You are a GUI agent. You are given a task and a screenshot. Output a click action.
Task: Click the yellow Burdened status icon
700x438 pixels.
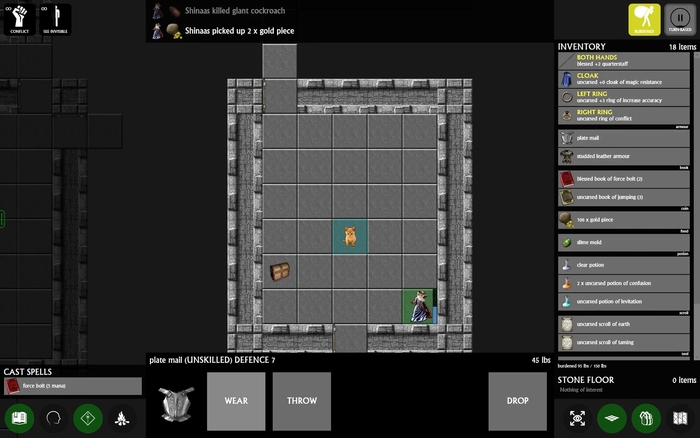point(643,19)
